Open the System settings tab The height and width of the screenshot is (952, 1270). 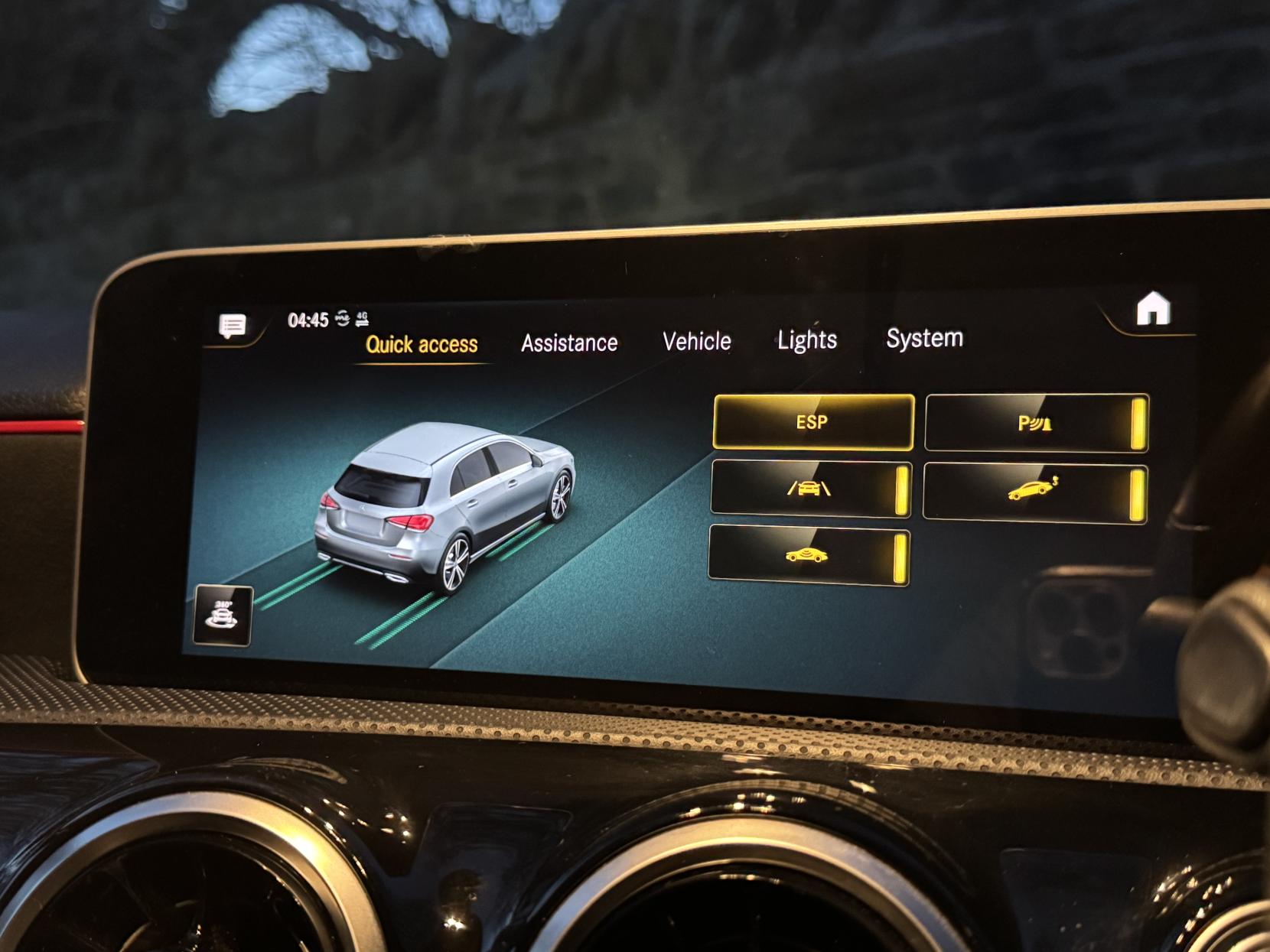click(924, 336)
